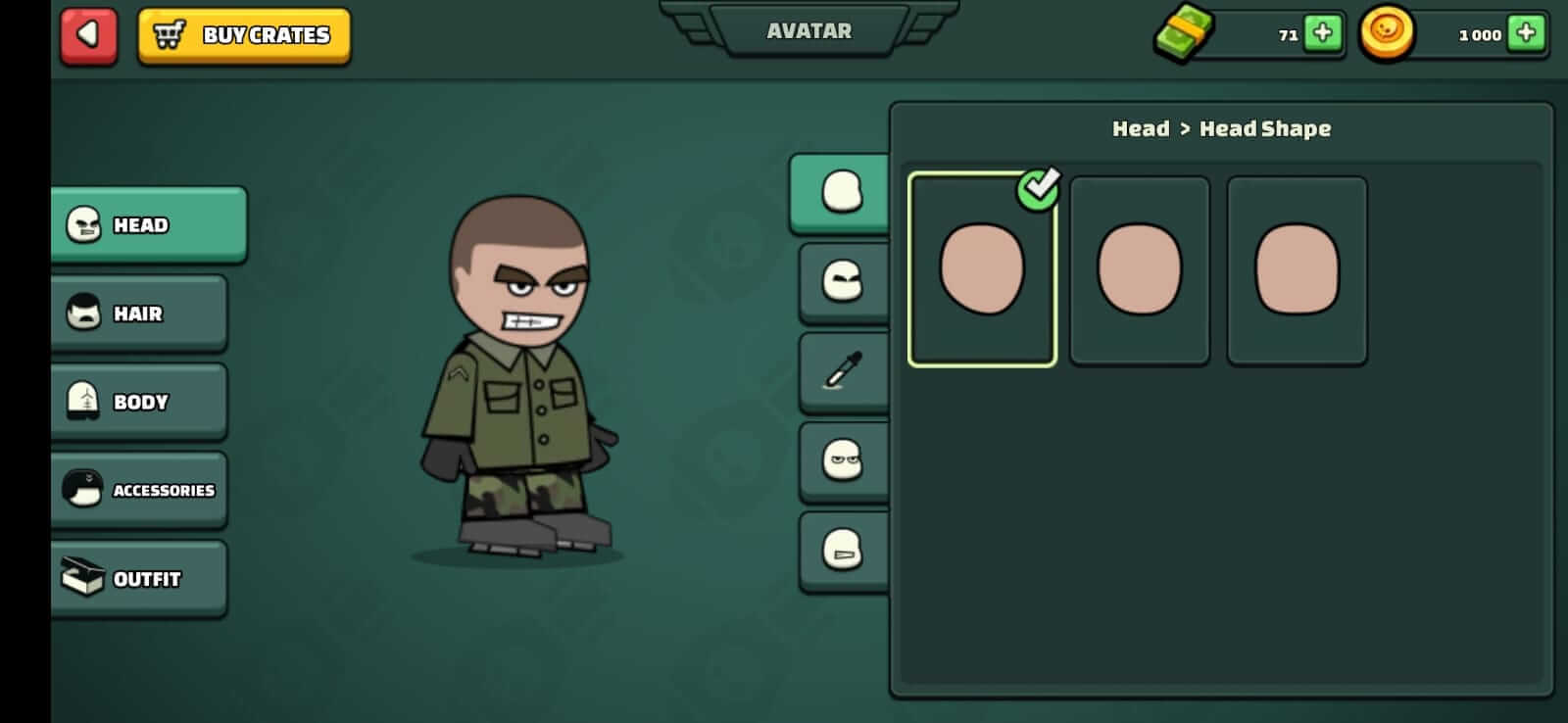Image resolution: width=1568 pixels, height=723 pixels.
Task: Click the avatar character preview
Action: pos(519,382)
